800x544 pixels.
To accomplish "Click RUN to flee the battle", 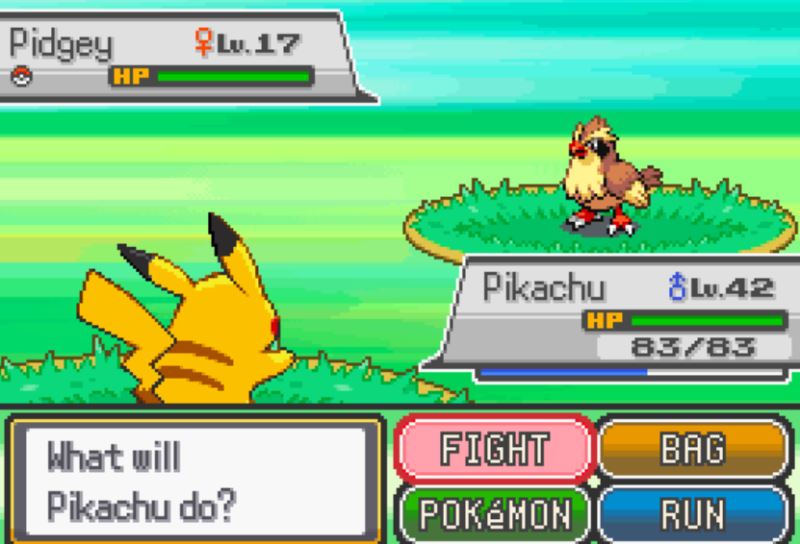I will 692,514.
